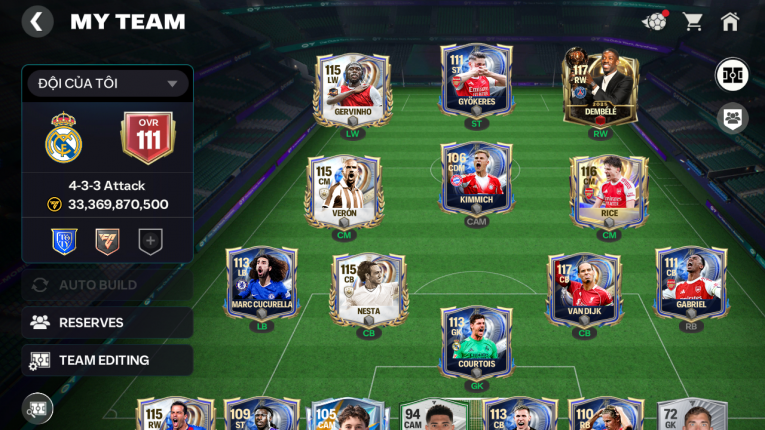Open the formation pitch view icon
Screen dimensions: 765x430
732,75
